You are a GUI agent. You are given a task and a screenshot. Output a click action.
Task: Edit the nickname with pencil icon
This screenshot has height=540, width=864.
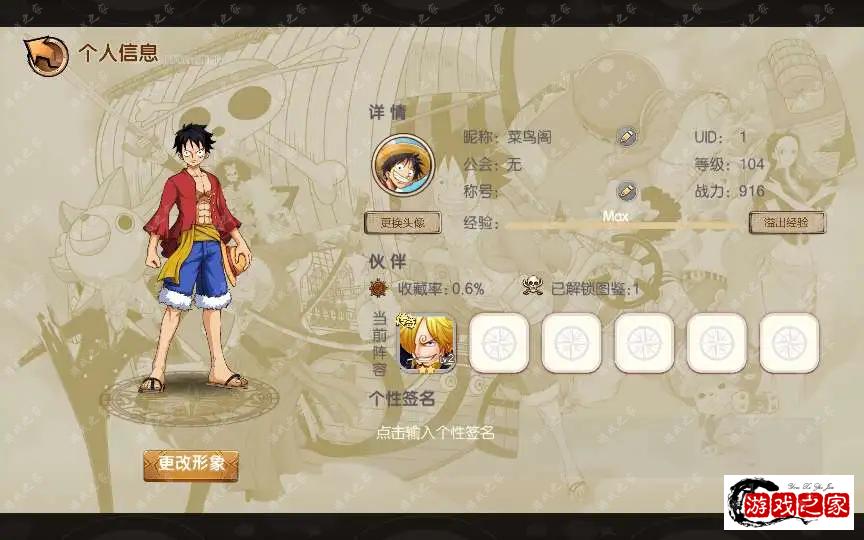(627, 137)
